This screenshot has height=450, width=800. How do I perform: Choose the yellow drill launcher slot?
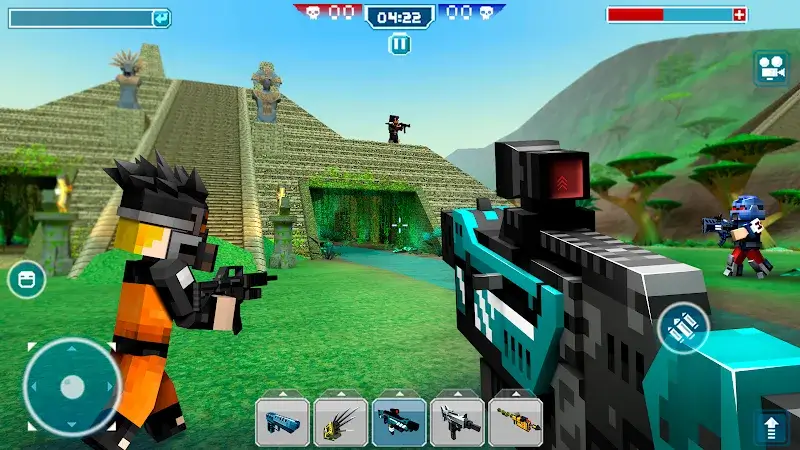[515, 422]
